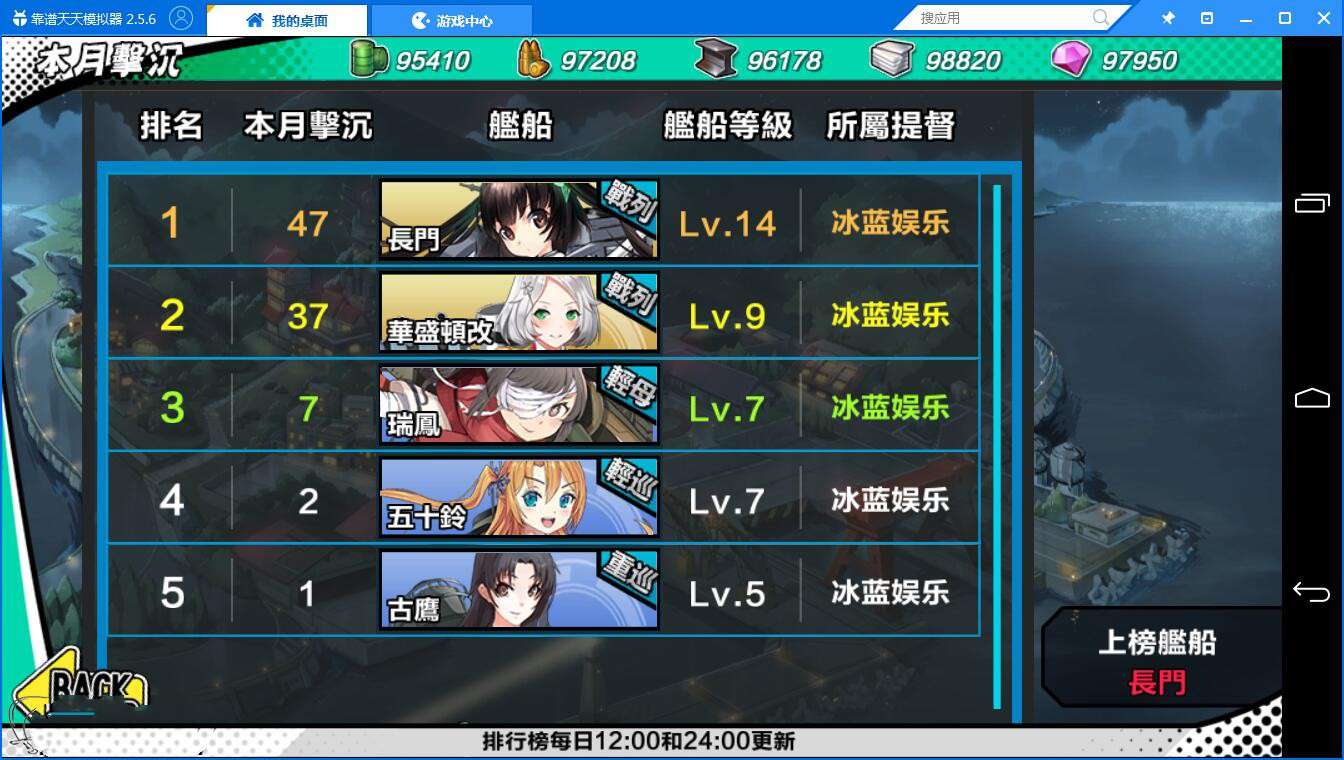Close the emulator window
Viewport: 1344px width, 760px height.
click(1322, 18)
